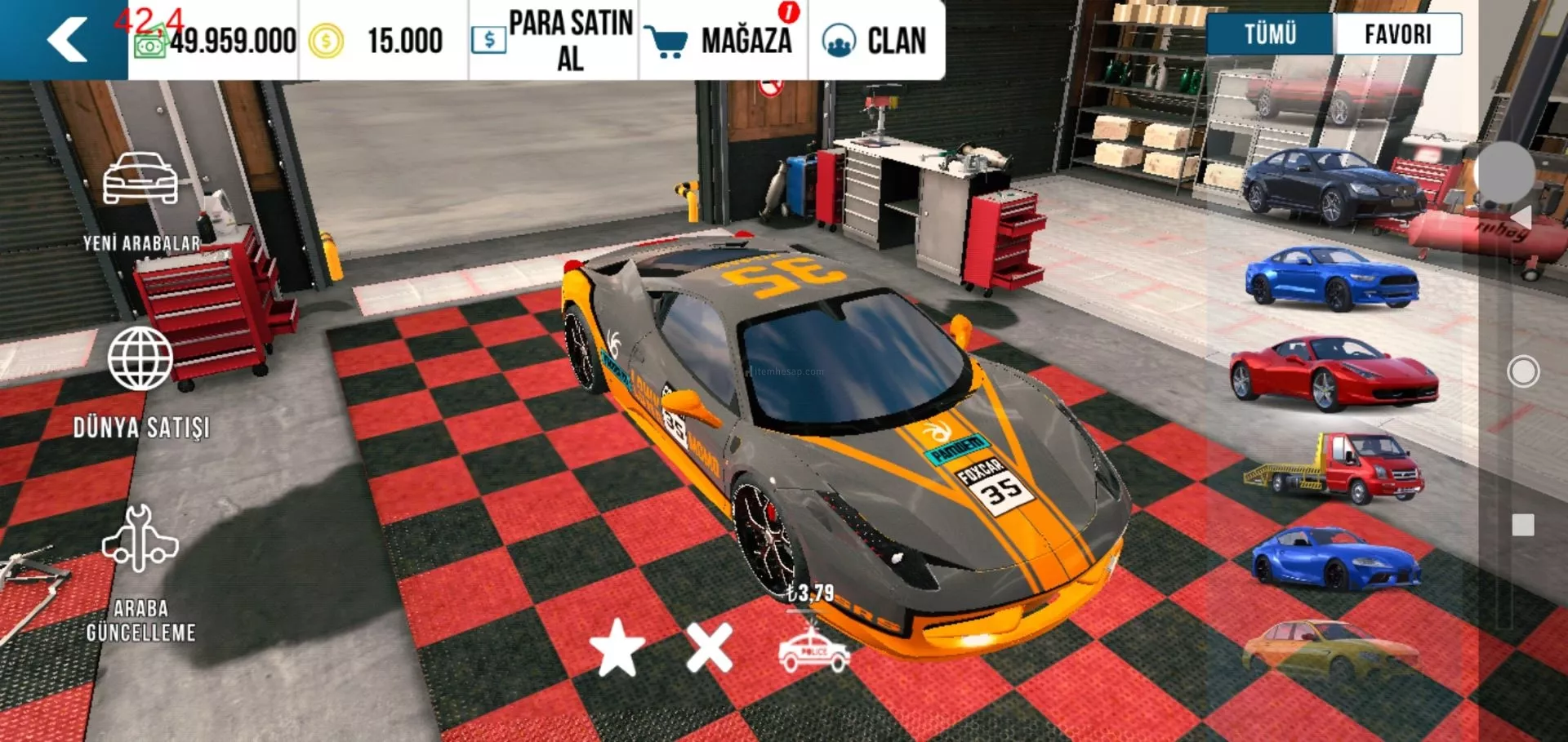Pick the red tow truck thumbnail
The width and height of the screenshot is (1568, 742).
click(x=1333, y=468)
